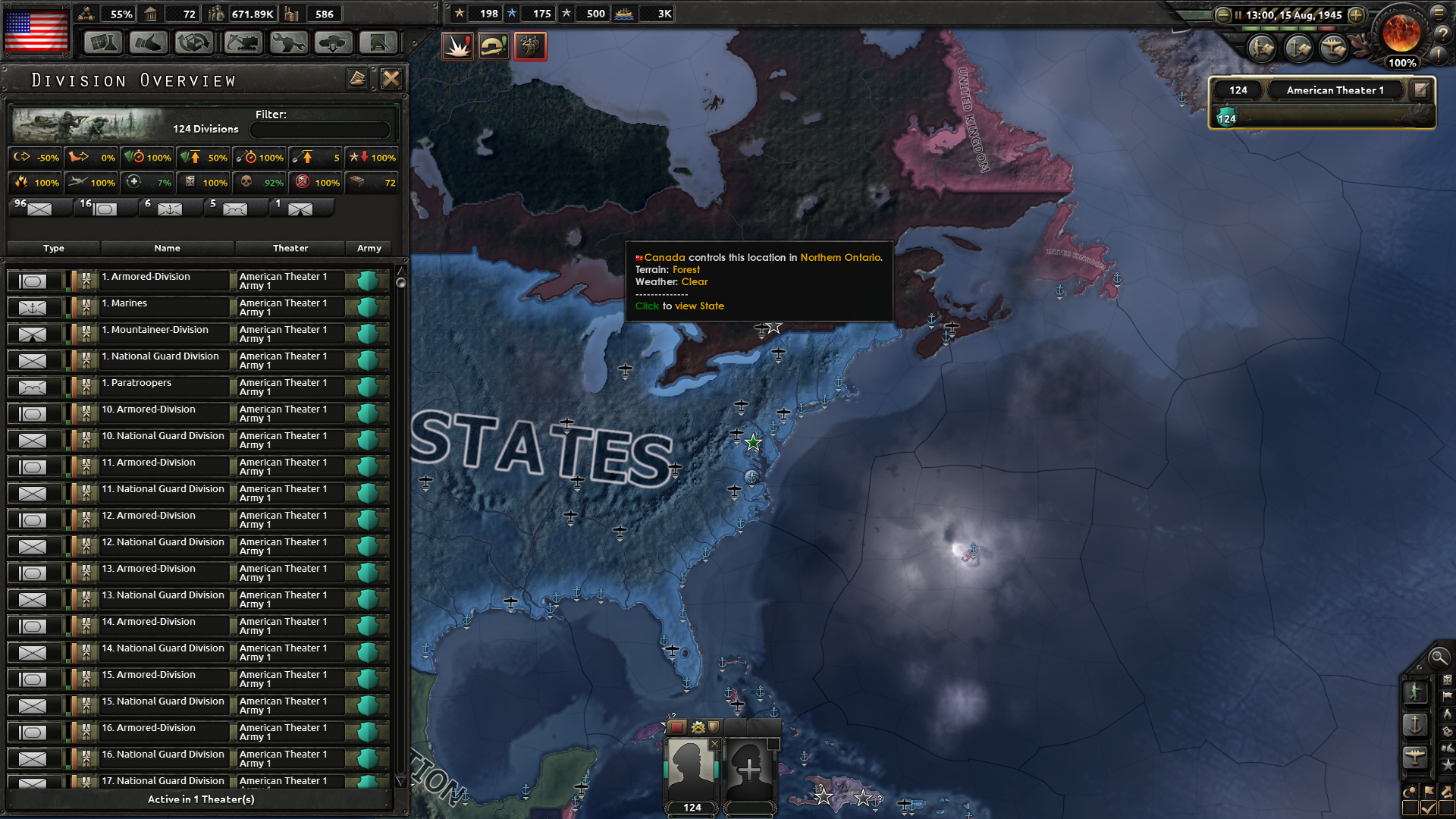The width and height of the screenshot is (1456, 819).
Task: Toggle the day/night map mode icon
Action: pos(1410,791)
